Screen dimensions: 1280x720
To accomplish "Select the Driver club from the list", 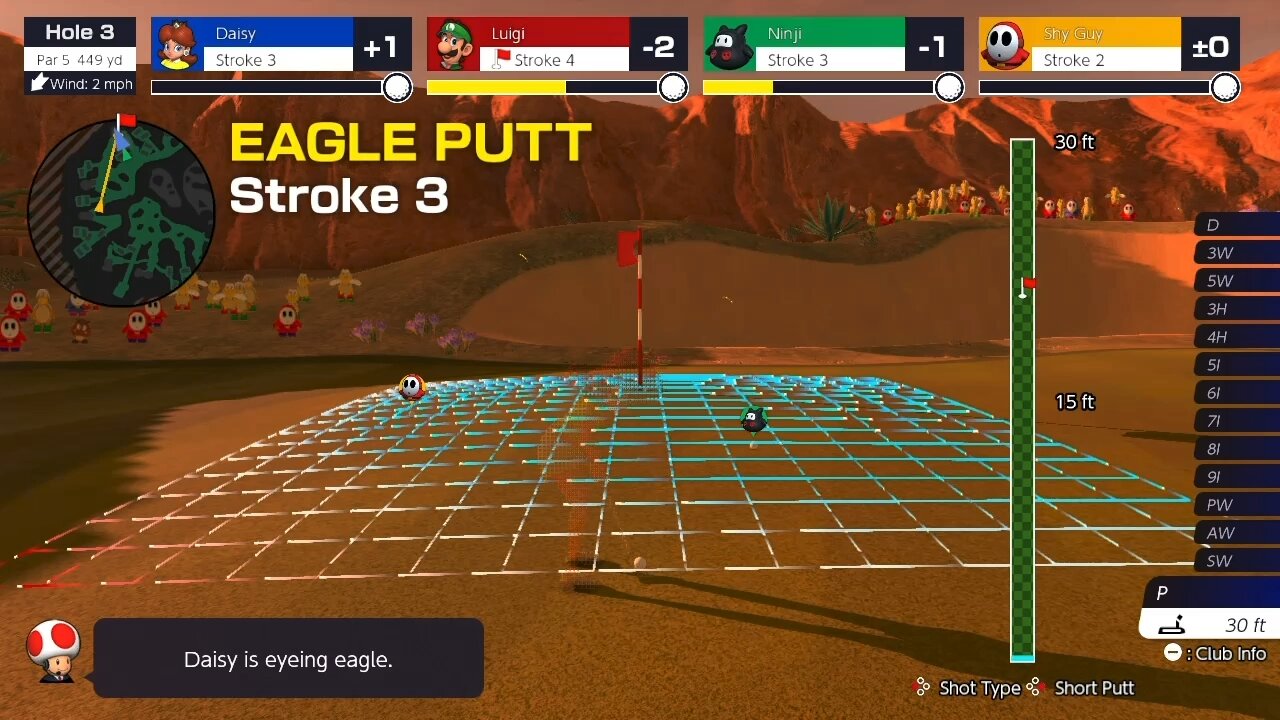I will [1236, 225].
